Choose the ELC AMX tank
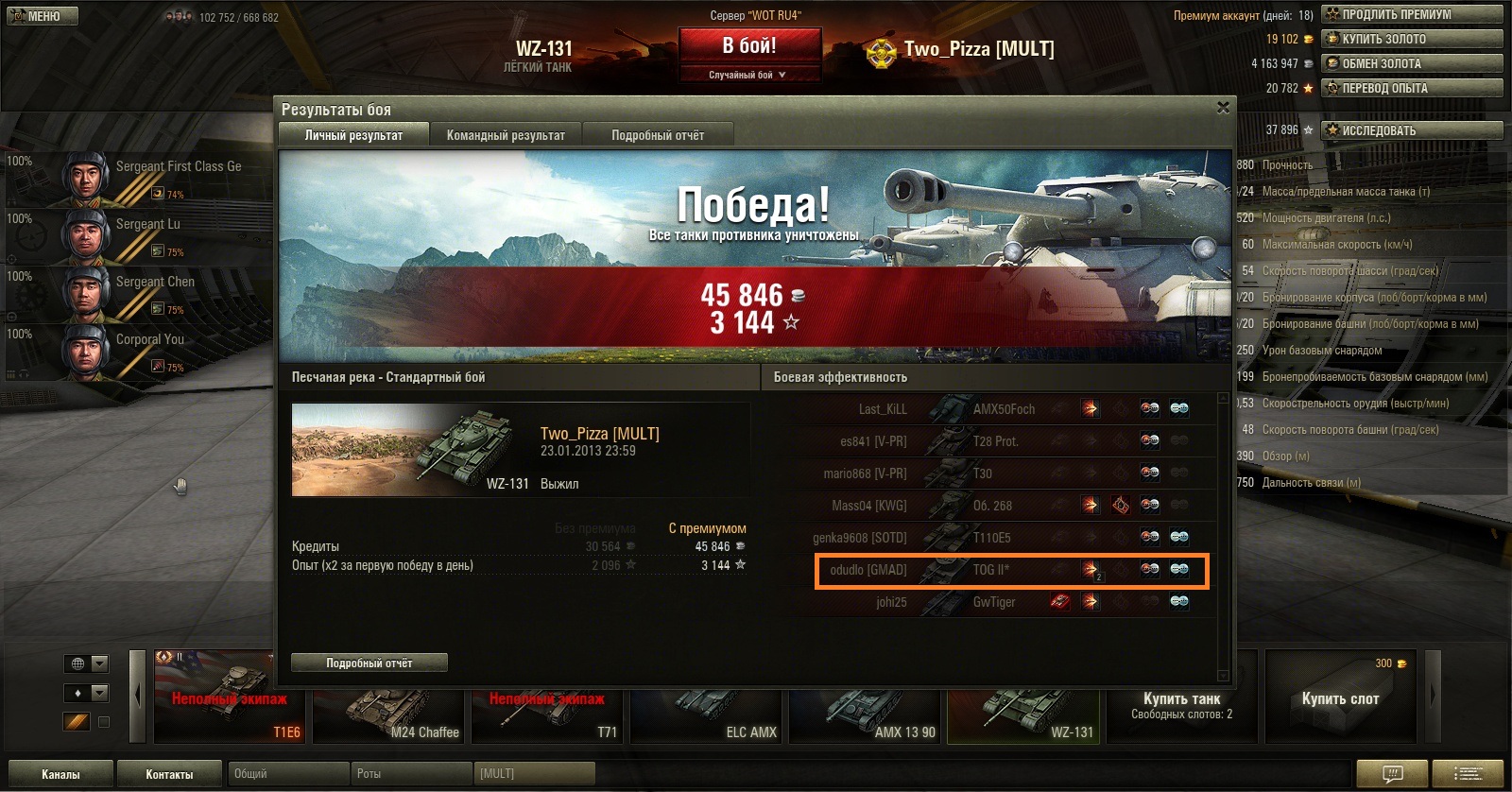Screen dimensions: 1512x792 (x=708, y=706)
